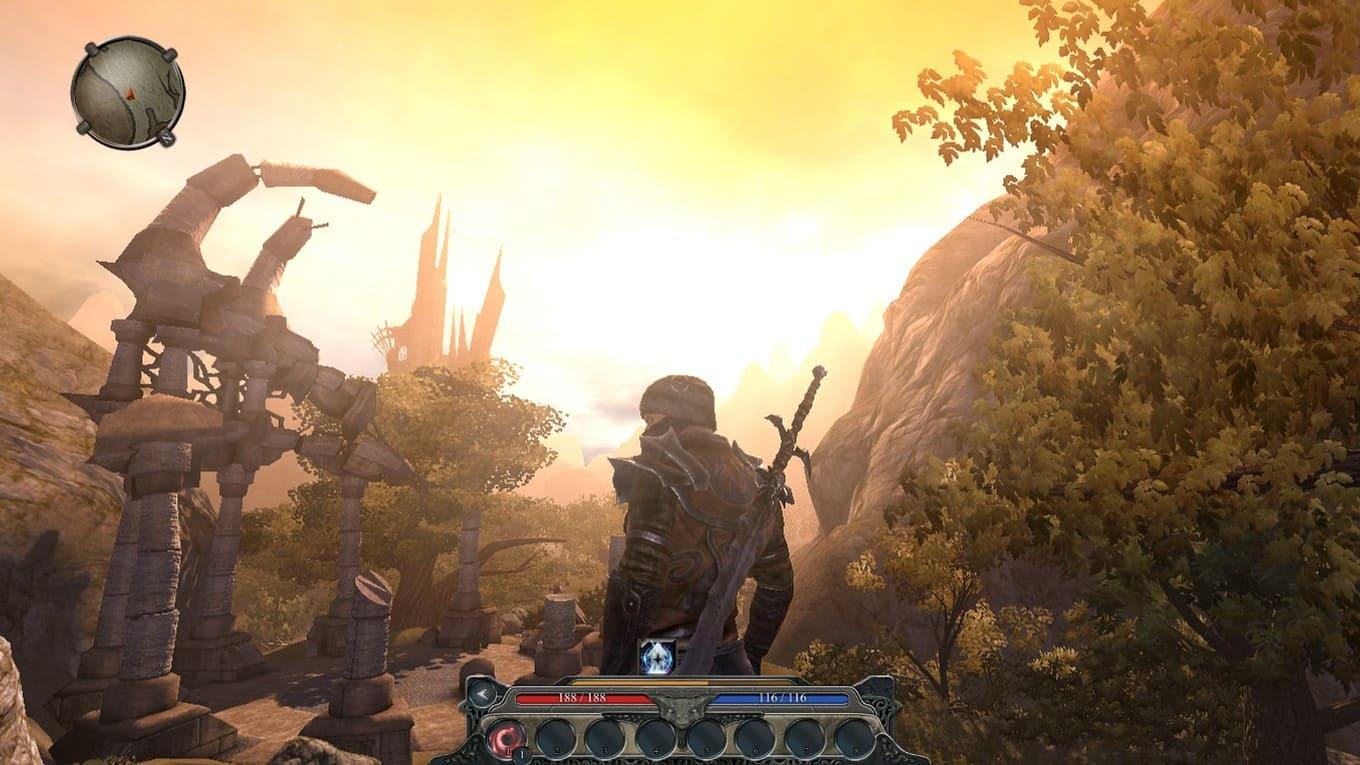This screenshot has width=1360, height=765.
Task: Click the arrow button on the hotbar's left end
Action: click(483, 692)
